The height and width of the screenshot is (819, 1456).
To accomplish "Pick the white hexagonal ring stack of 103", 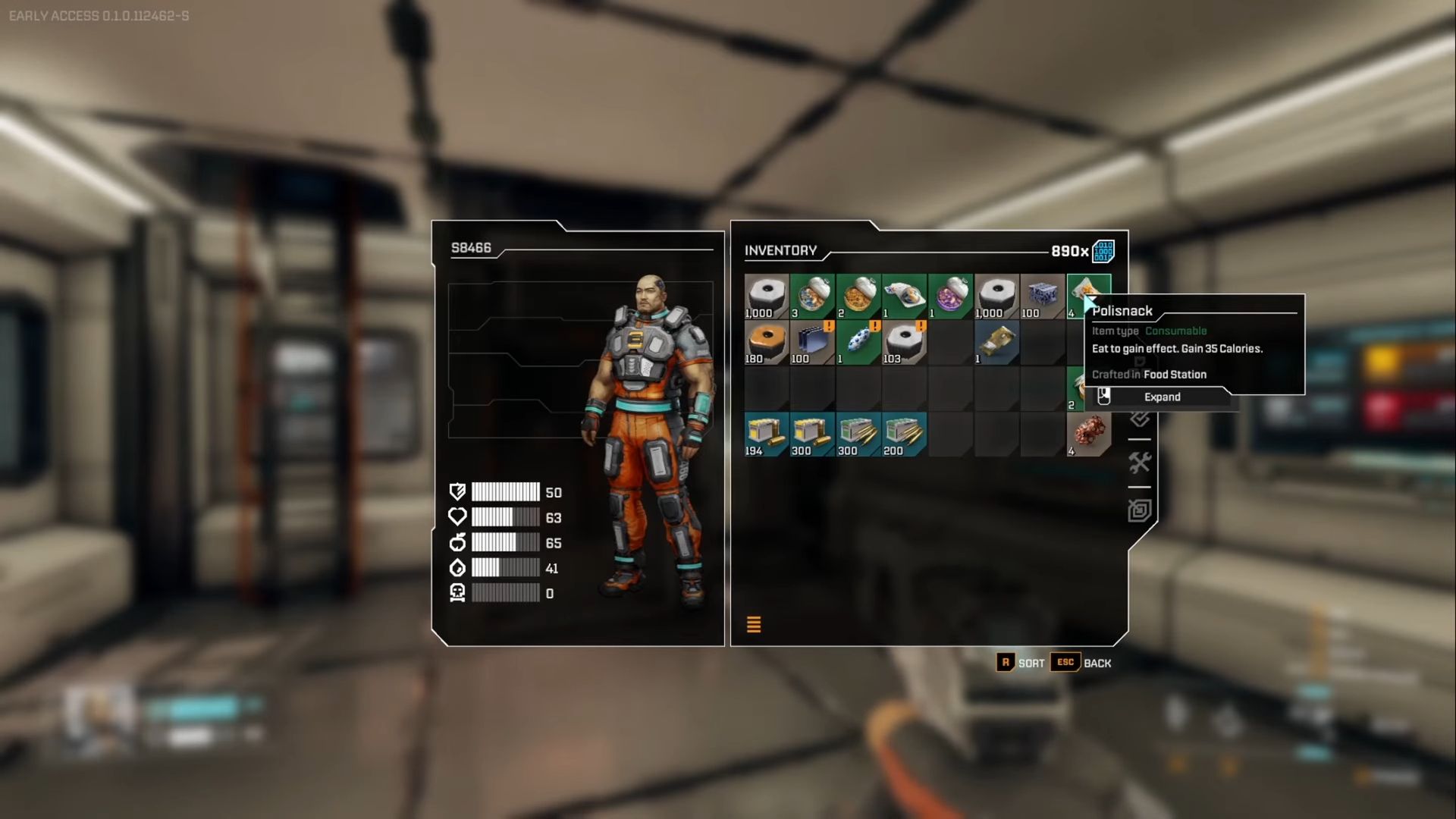I will 904,342.
